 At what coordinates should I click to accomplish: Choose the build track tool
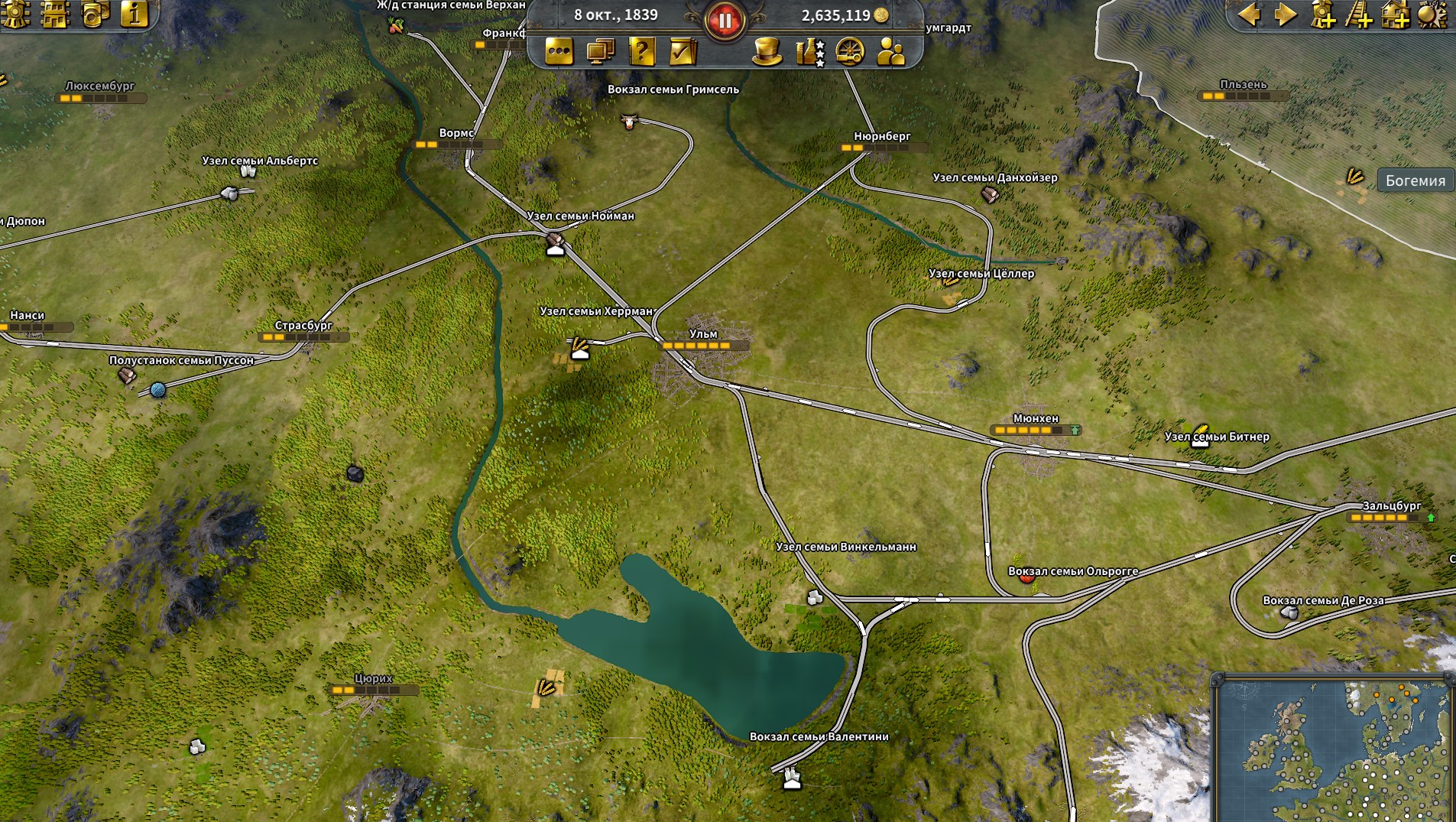[x=1360, y=14]
